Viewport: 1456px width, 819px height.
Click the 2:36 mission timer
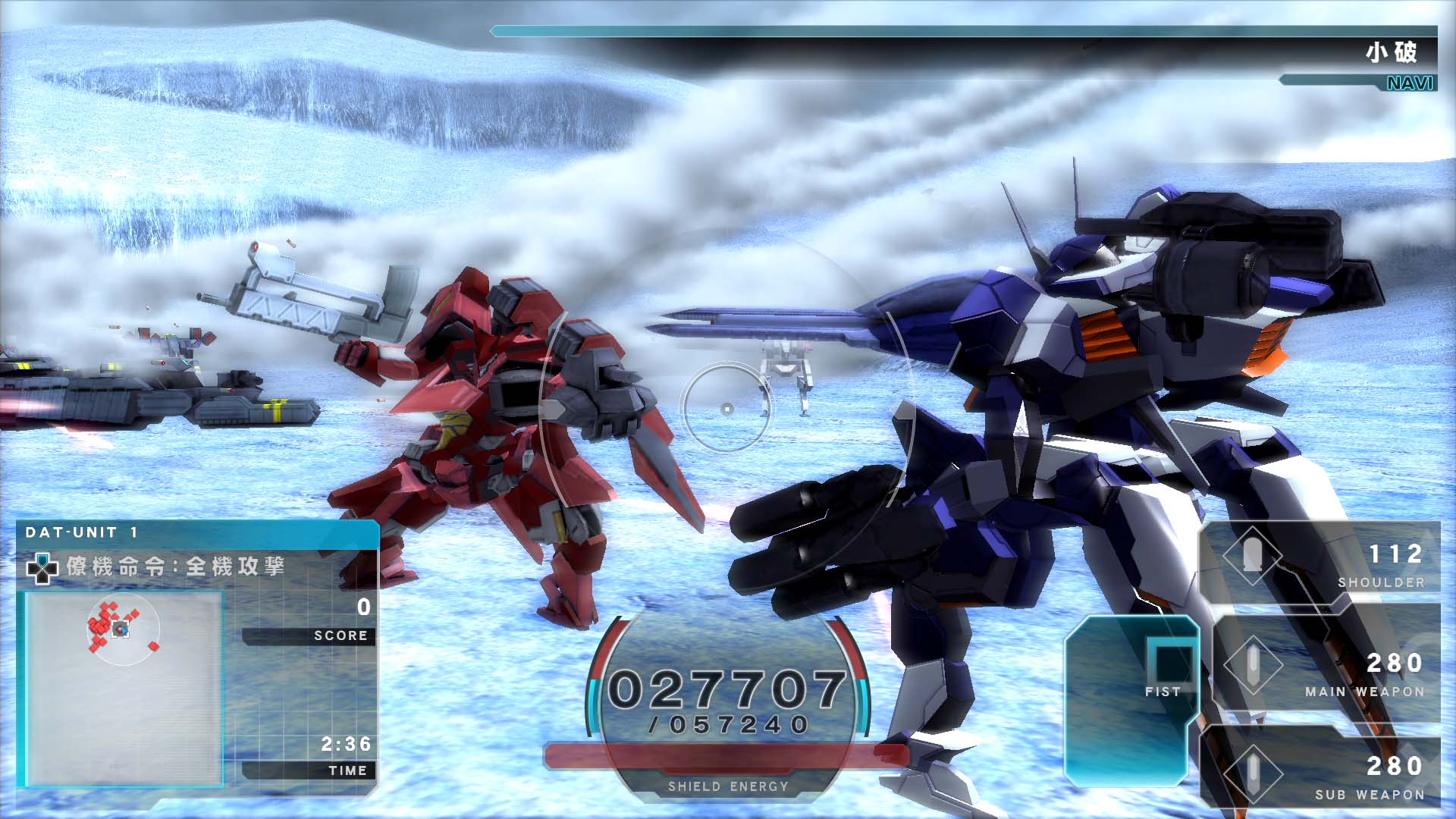(346, 744)
